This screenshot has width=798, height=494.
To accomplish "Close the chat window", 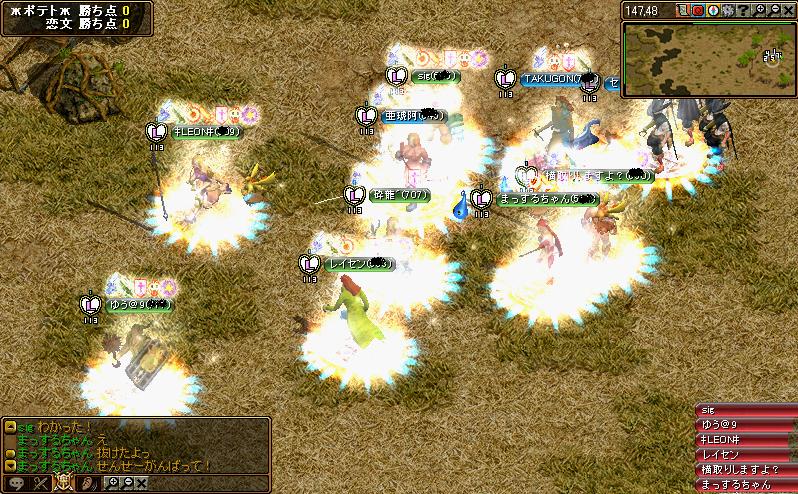I will (x=141, y=483).
